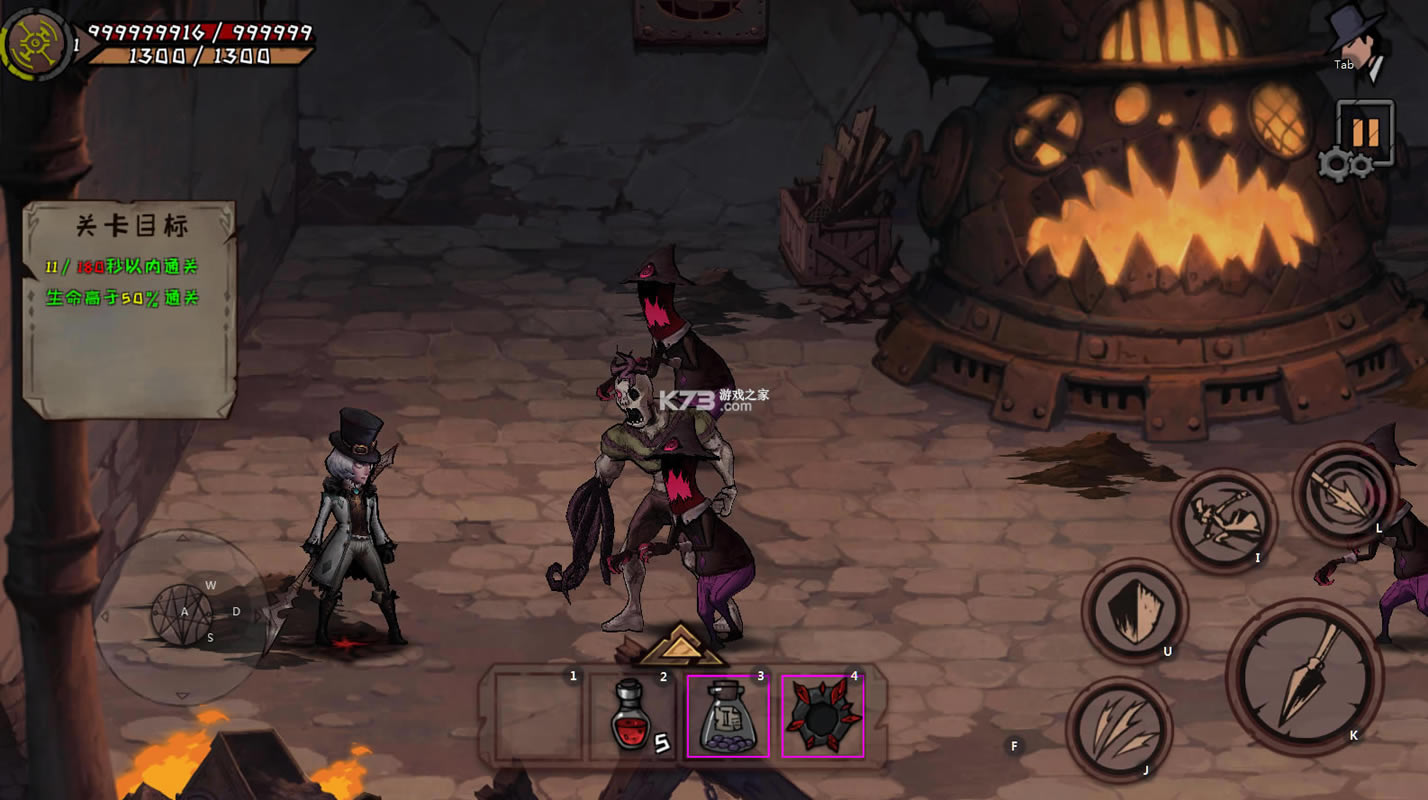Screen dimensions: 1428x800
Task: Click the round player emblem icon
Action: point(34,42)
